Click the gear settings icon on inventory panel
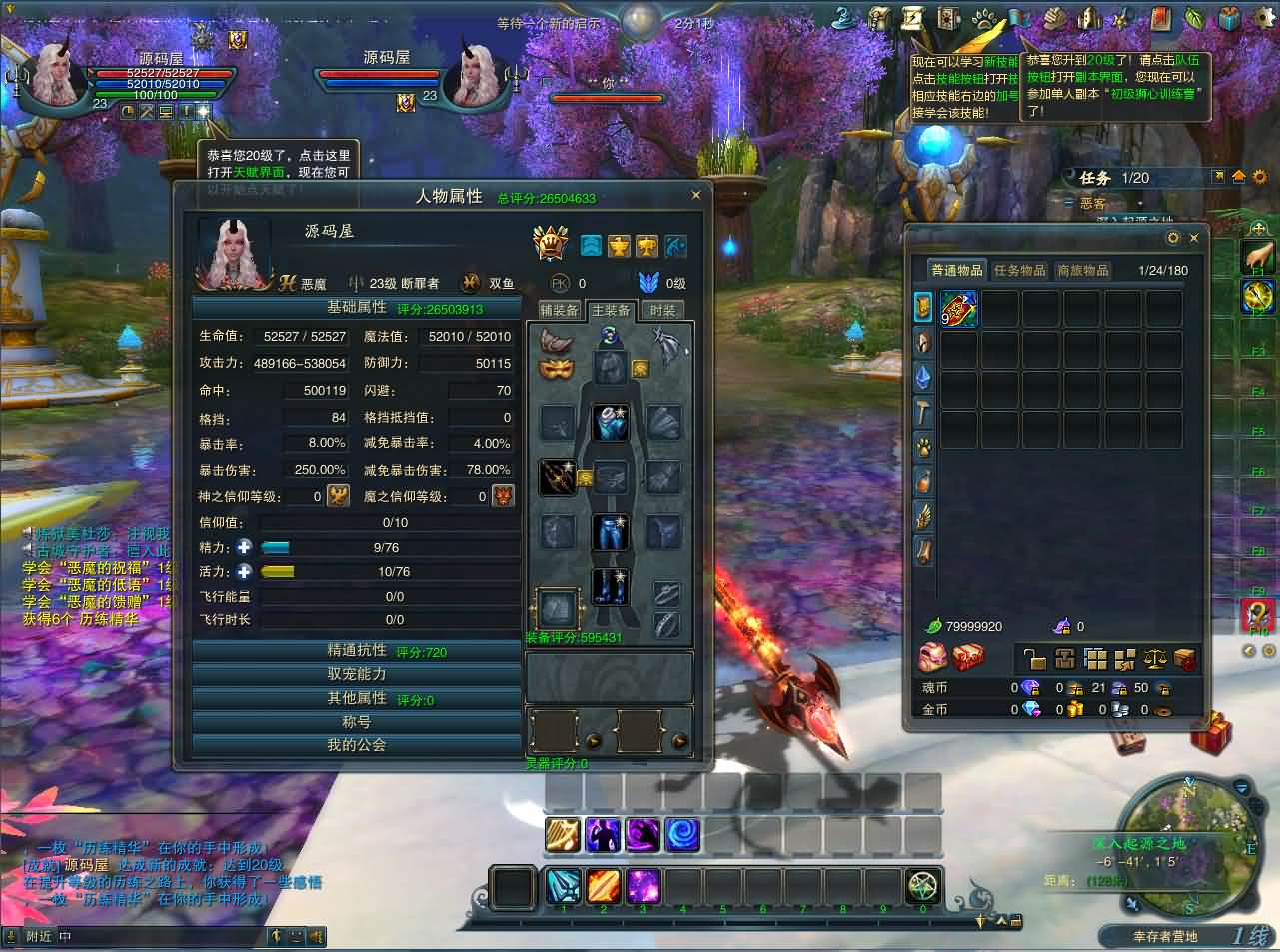Viewport: 1280px width, 952px height. (x=1171, y=238)
